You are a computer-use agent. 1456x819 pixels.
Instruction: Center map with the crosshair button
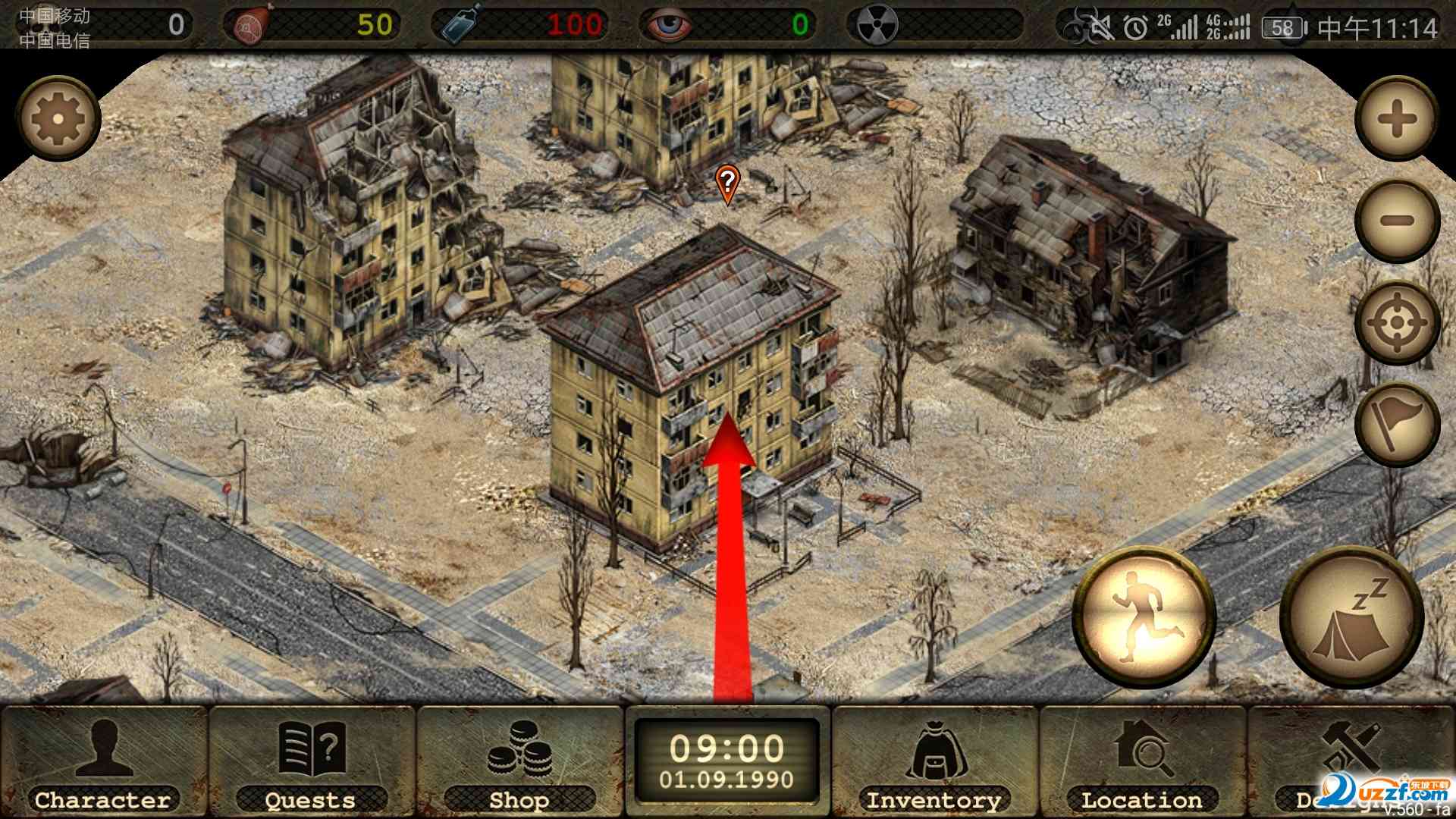[1397, 323]
